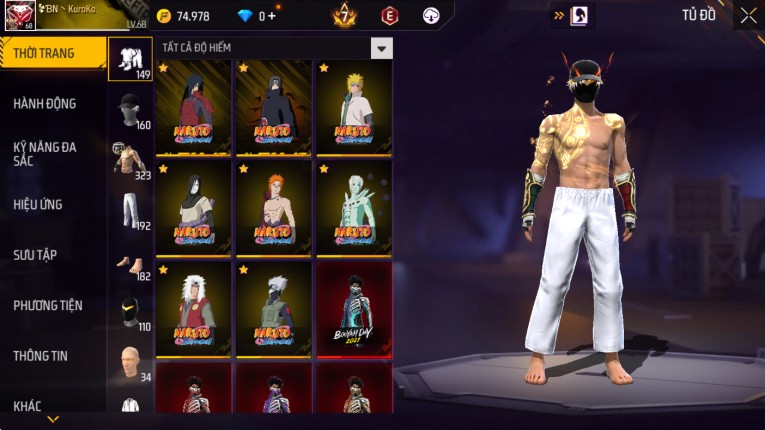Select the orange-haired shirtless Naruto outfit
The width and height of the screenshot is (765, 430).
point(274,207)
